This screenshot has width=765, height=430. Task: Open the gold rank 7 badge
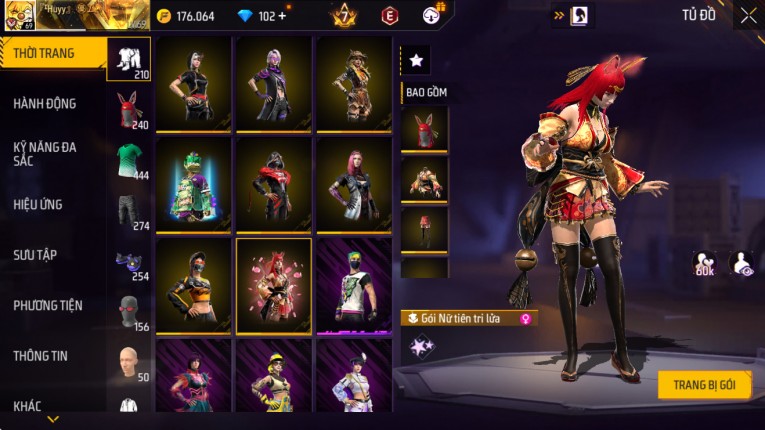click(344, 16)
